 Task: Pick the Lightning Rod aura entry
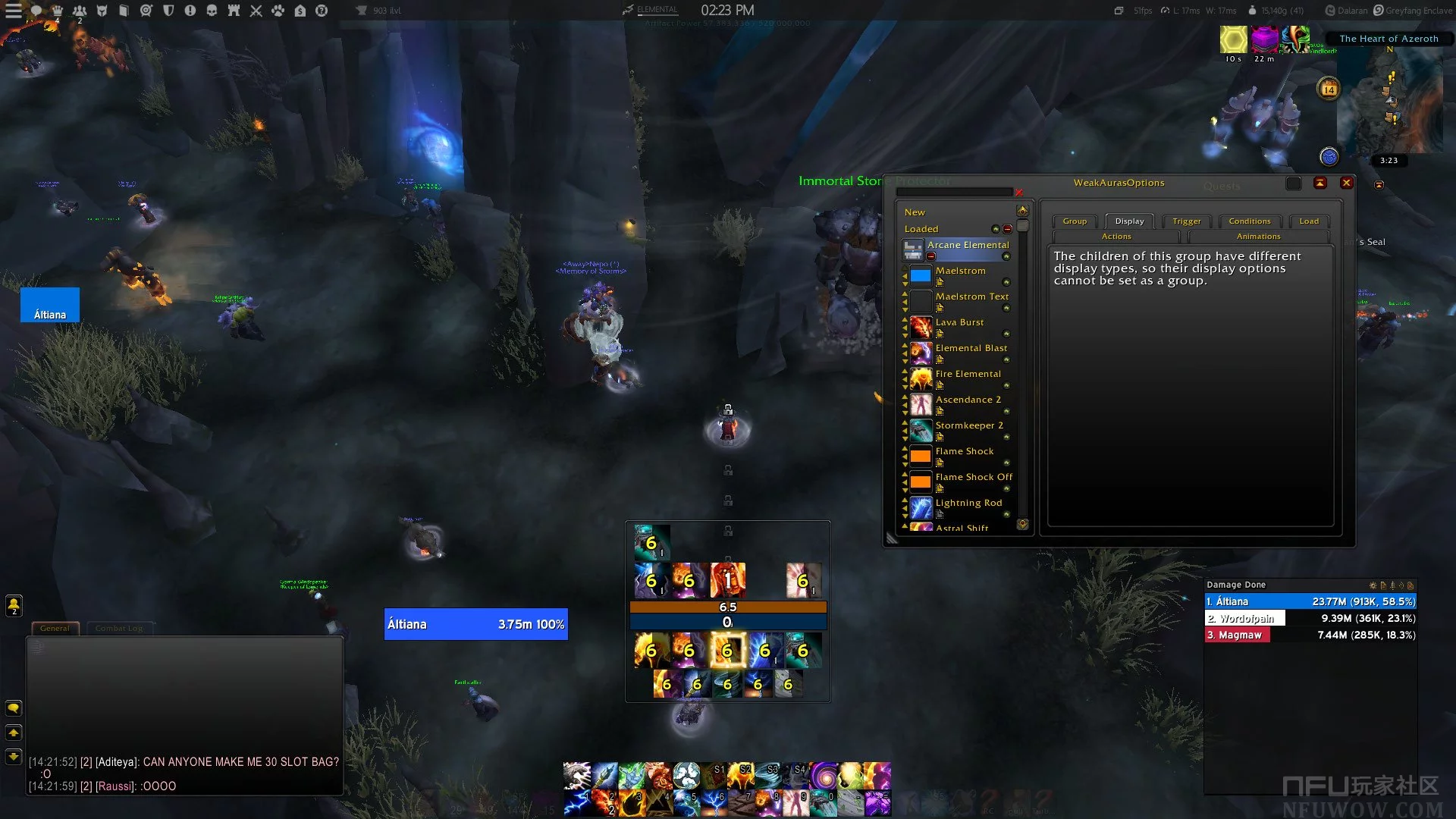[968, 504]
